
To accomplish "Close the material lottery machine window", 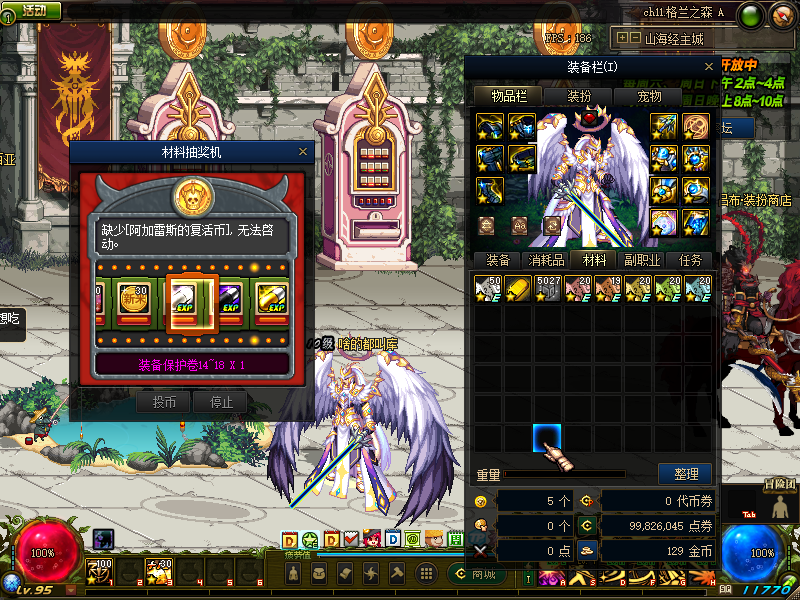I will [303, 152].
